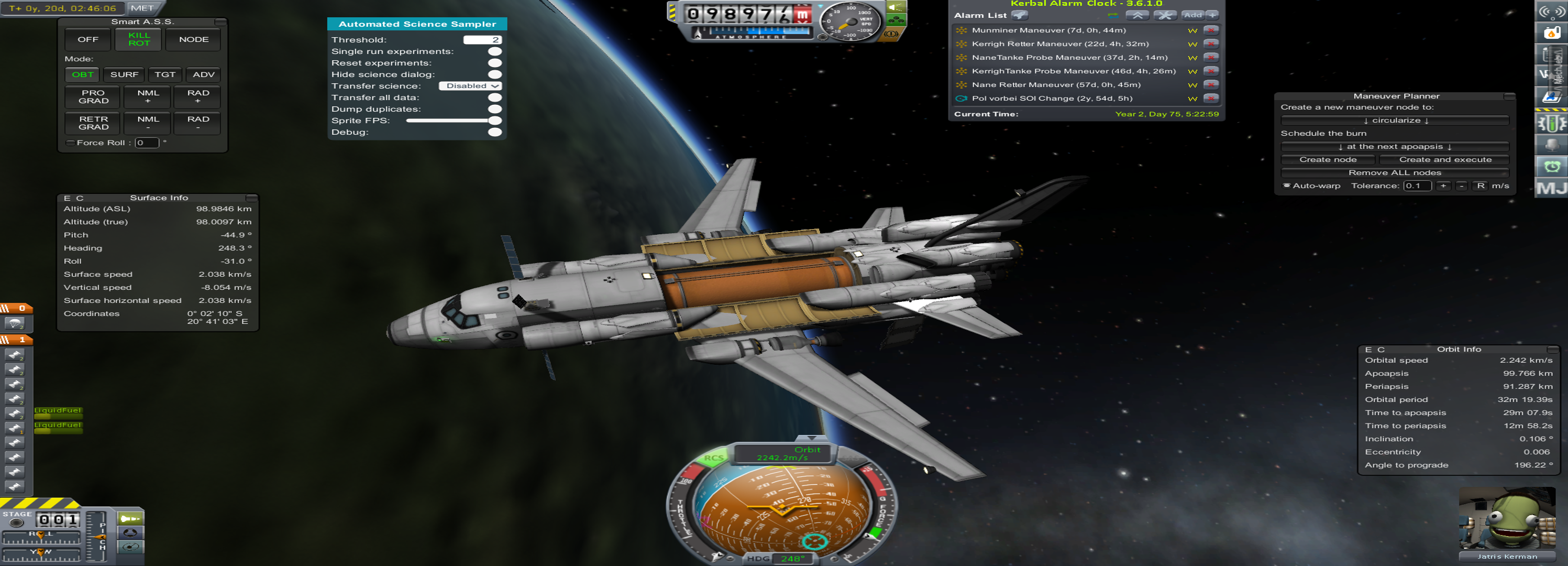Viewport: 1568px width, 566px height.
Task: Tick the Force Roll checkbox
Action: coord(71,143)
